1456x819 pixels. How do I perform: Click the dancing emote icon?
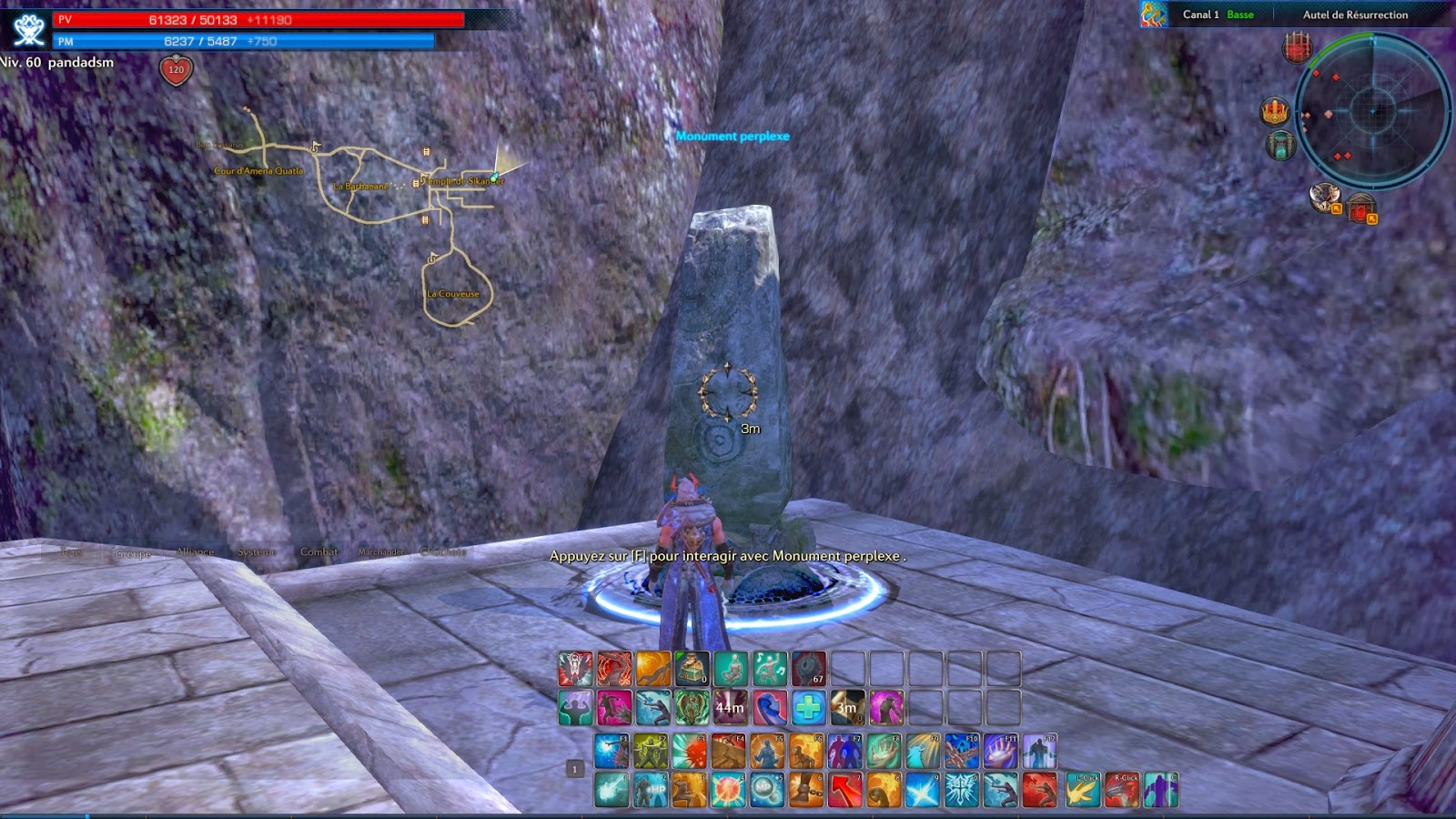coord(770,667)
